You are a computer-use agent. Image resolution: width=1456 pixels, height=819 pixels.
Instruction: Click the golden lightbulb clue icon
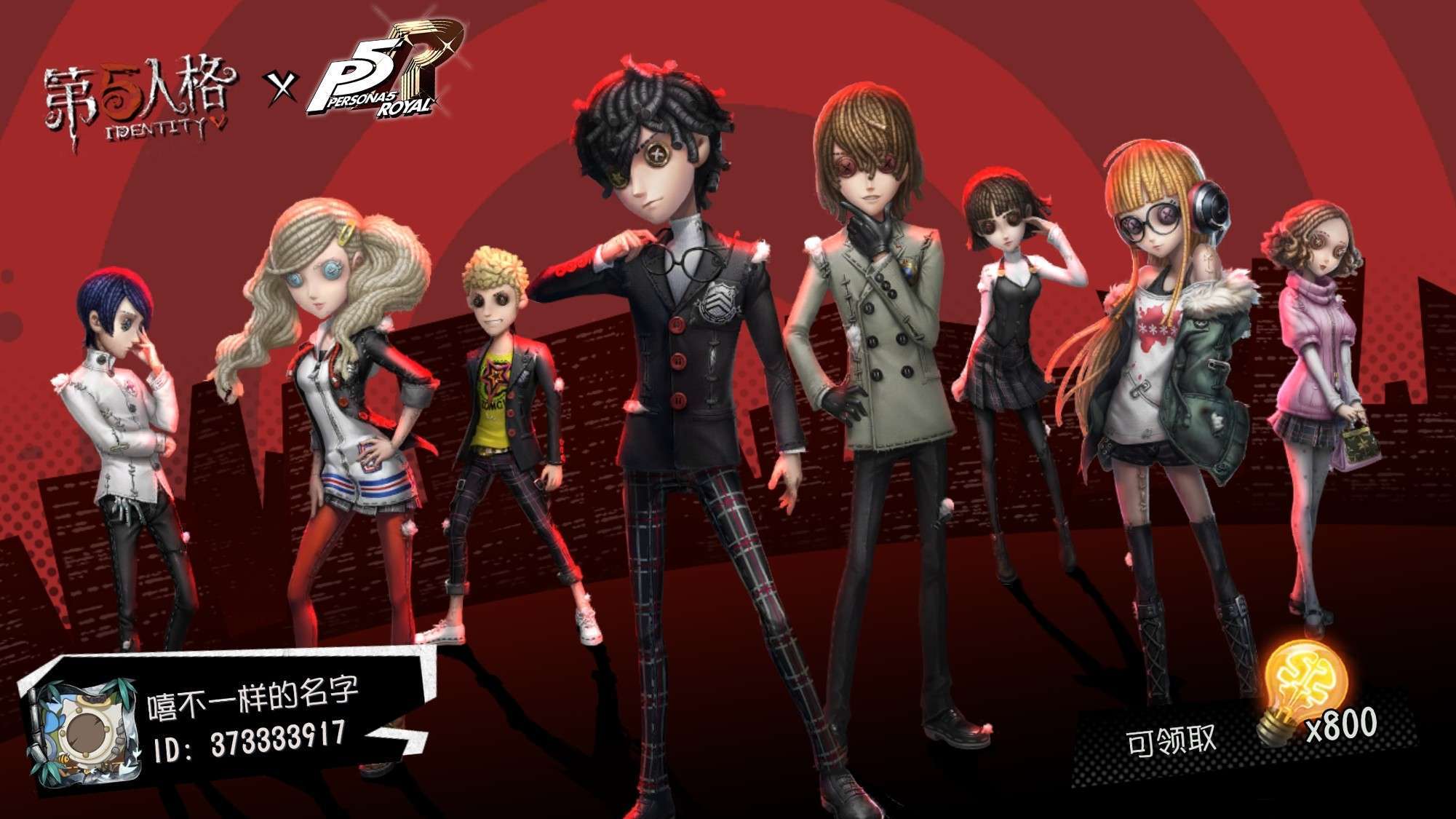[1302, 692]
